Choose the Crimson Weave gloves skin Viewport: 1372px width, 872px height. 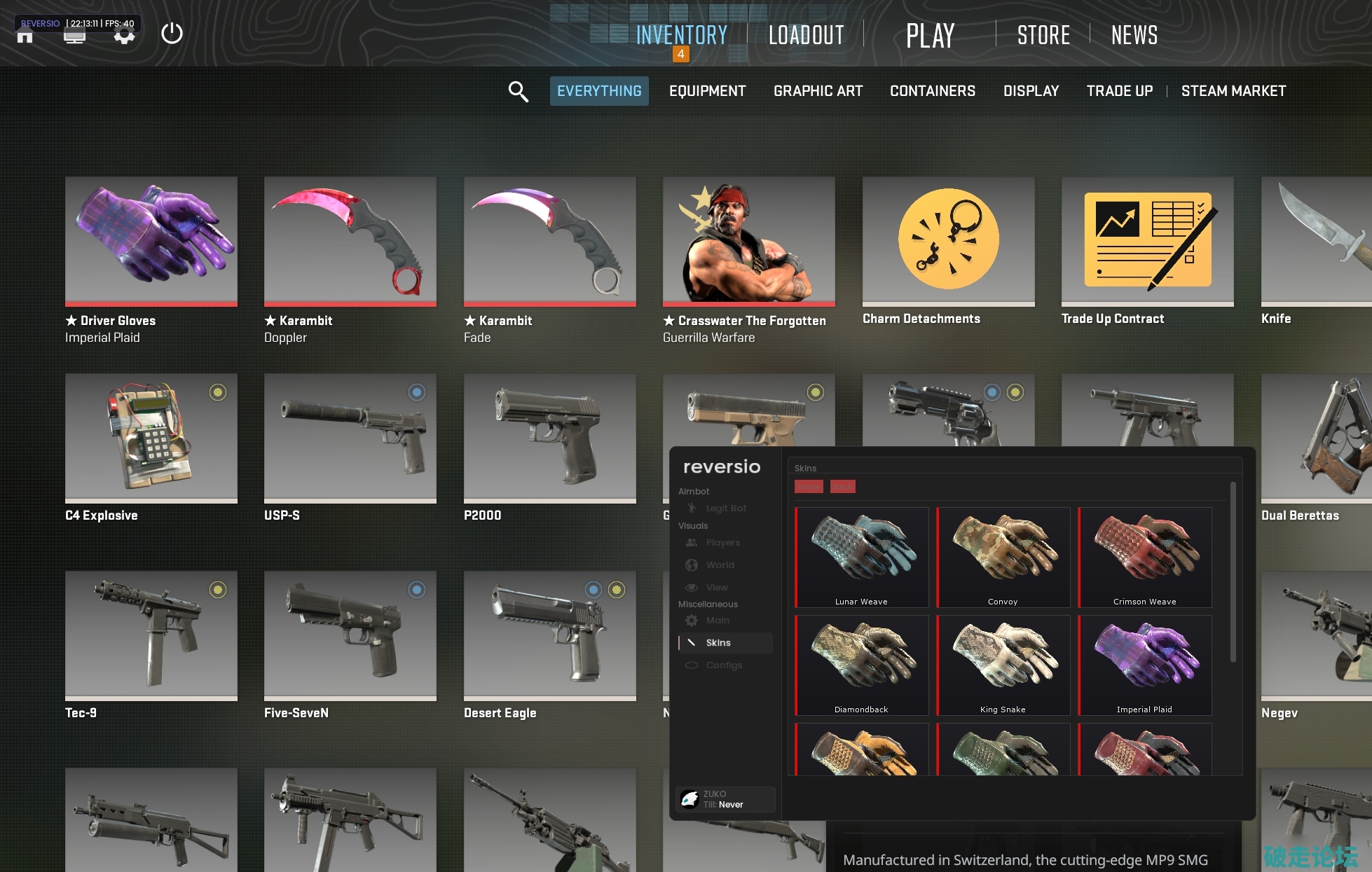(1145, 557)
